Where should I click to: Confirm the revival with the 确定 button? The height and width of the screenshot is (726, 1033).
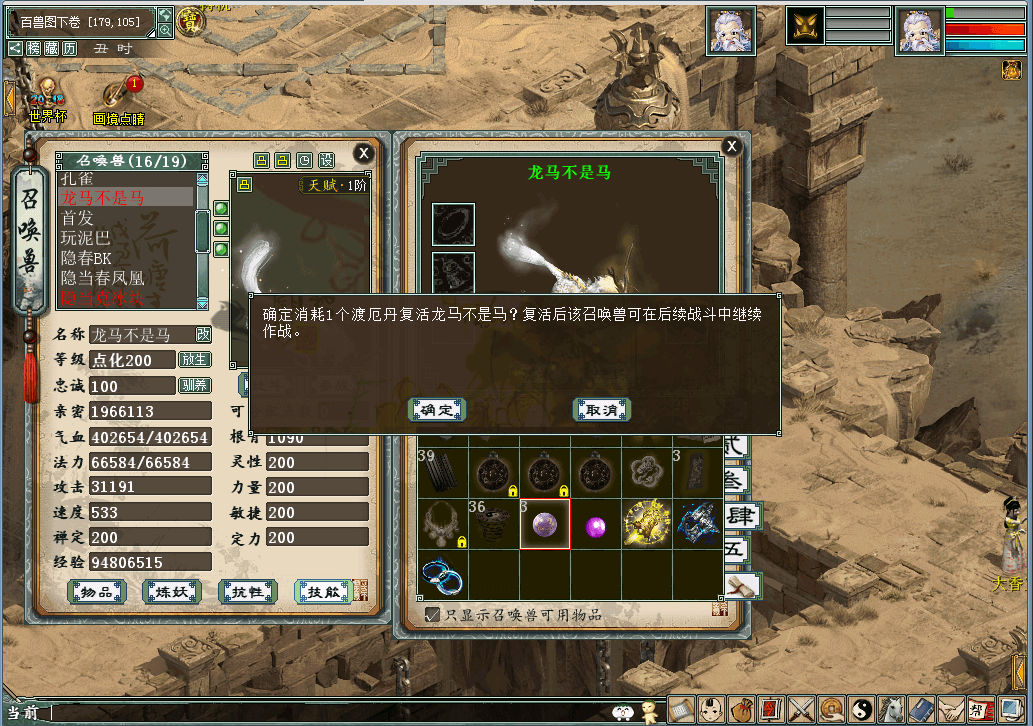[437, 410]
